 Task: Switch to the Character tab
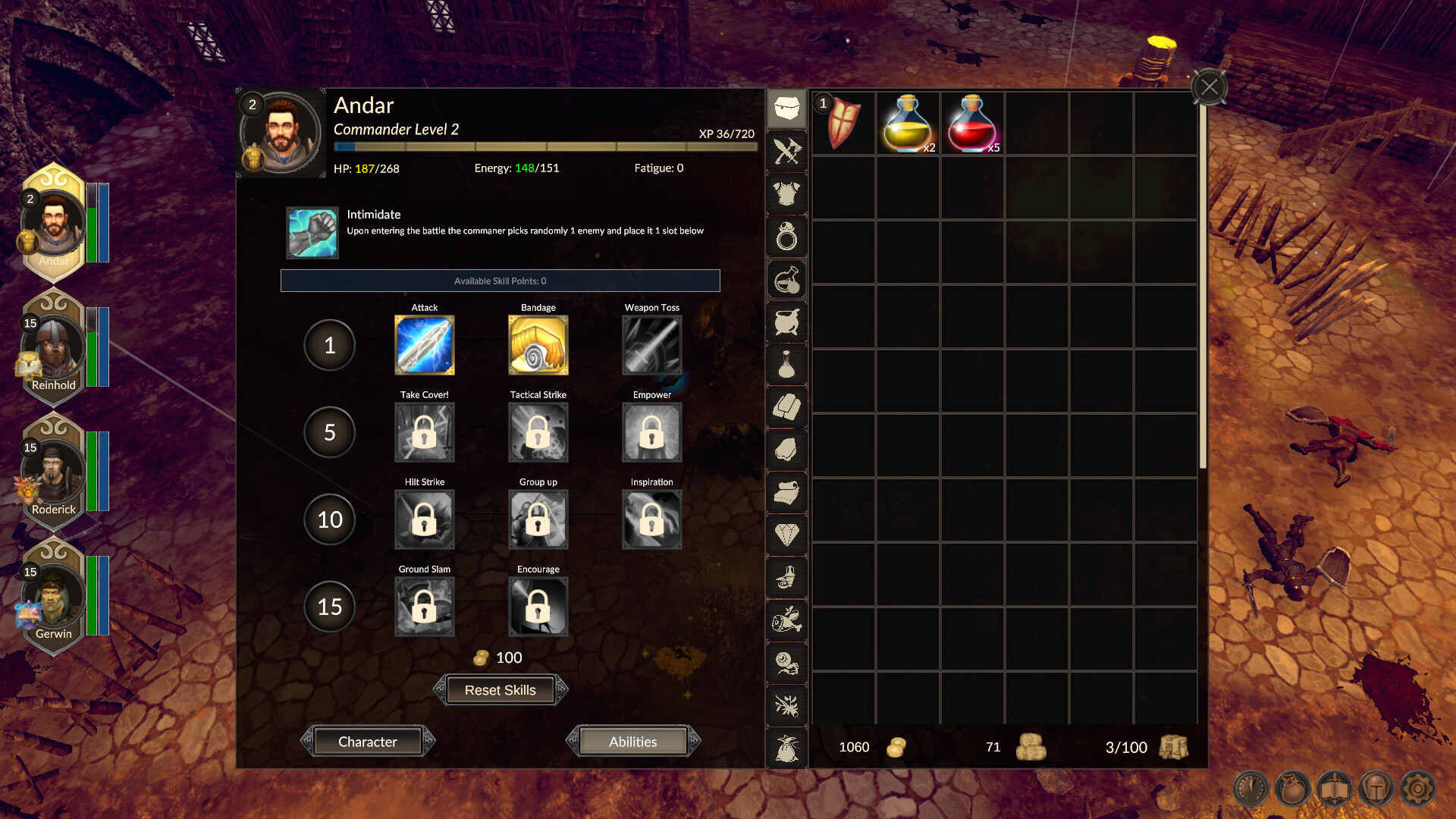pos(369,741)
